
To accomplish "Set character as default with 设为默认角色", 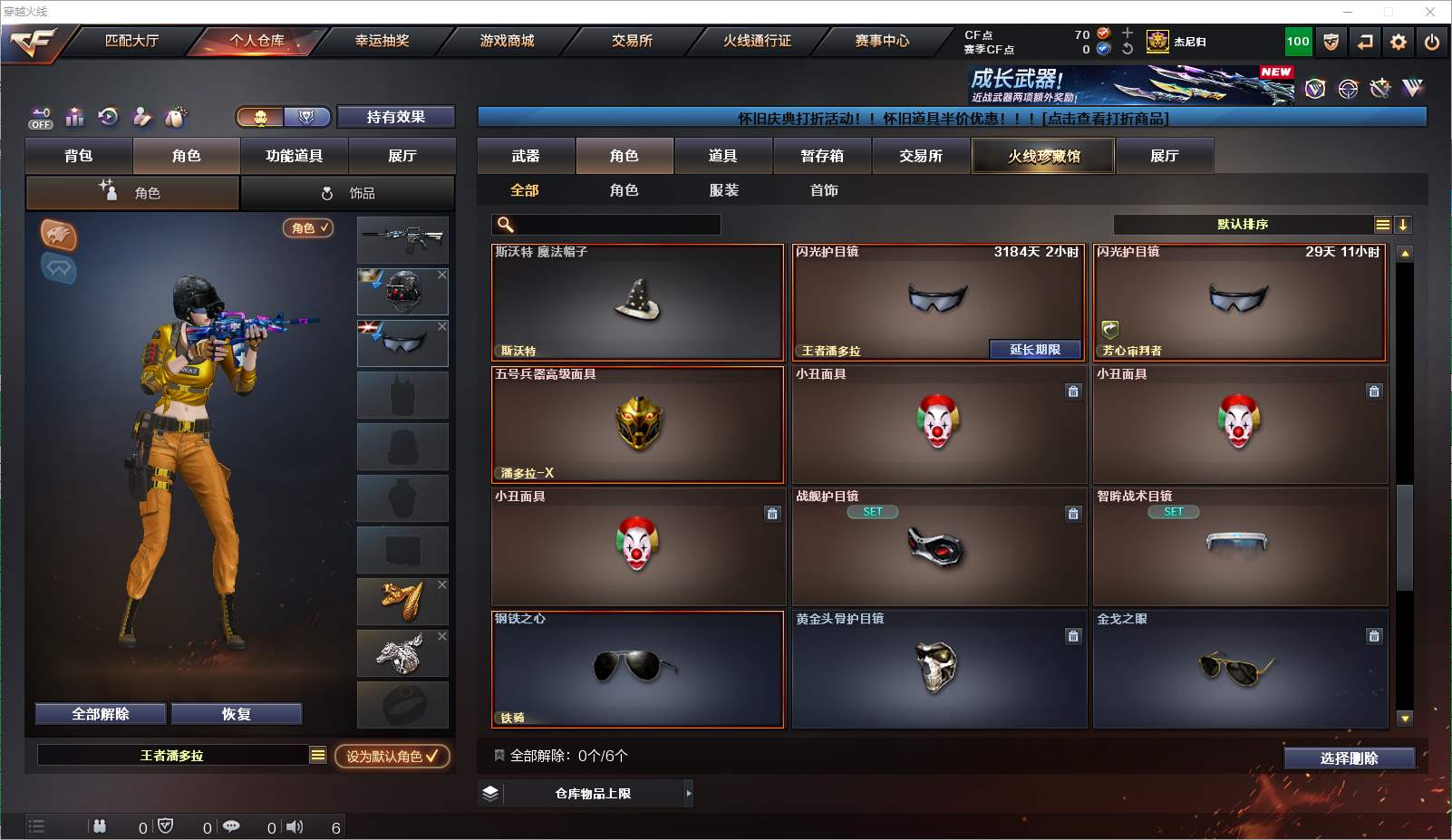I will click(392, 756).
